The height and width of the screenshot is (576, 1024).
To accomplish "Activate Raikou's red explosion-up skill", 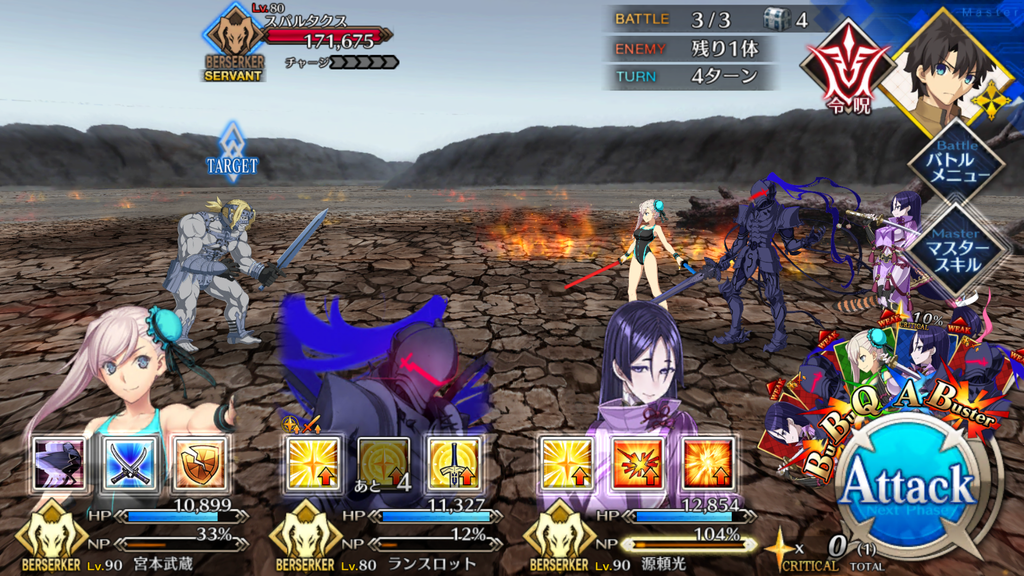I will [638, 463].
